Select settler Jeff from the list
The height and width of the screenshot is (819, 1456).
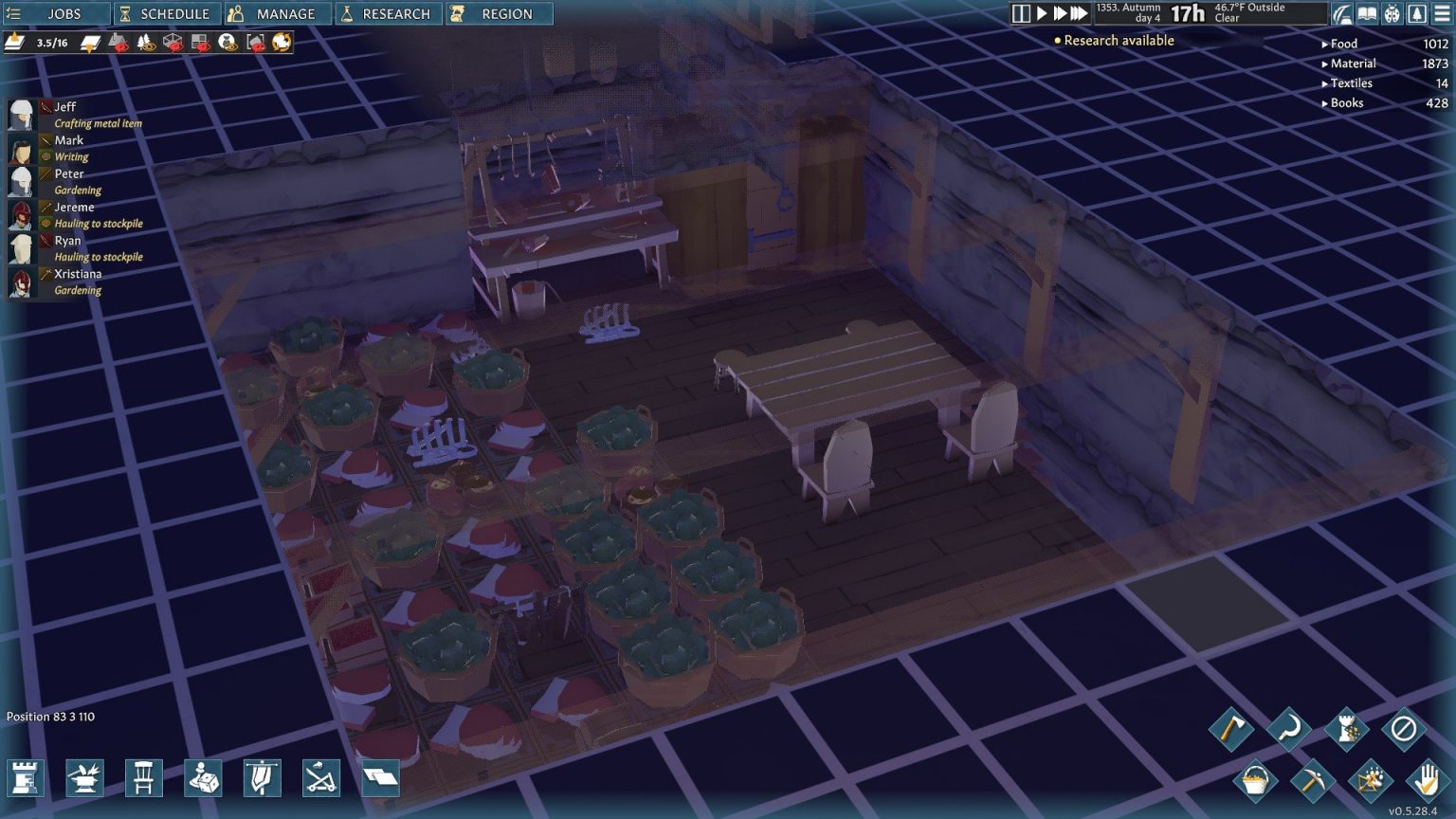tap(64, 107)
